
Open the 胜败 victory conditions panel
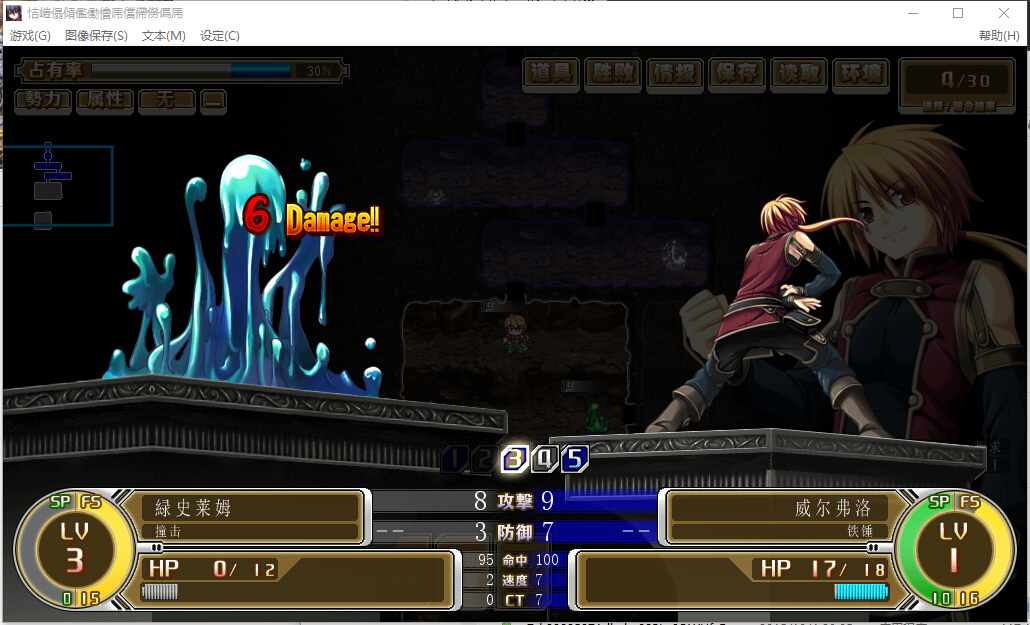point(613,73)
